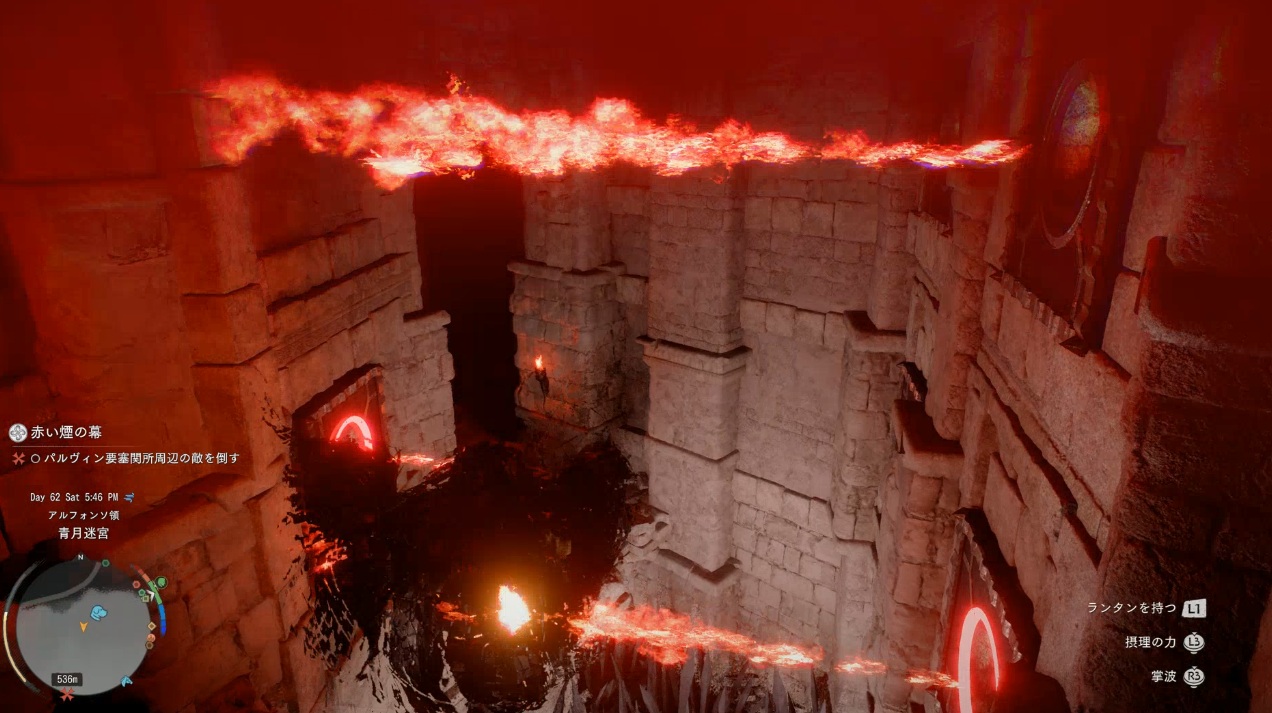The image size is (1272, 713).
Task: Open the 赤い煙の幕 quest tracker
Action: [66, 433]
